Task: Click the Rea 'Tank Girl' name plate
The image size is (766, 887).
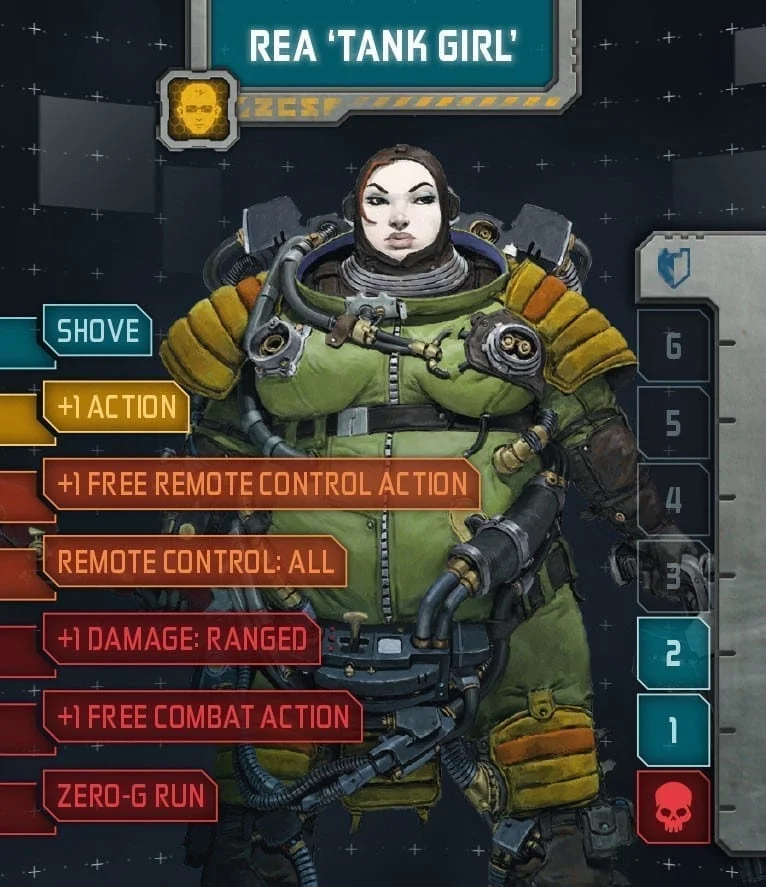Action: [x=381, y=47]
